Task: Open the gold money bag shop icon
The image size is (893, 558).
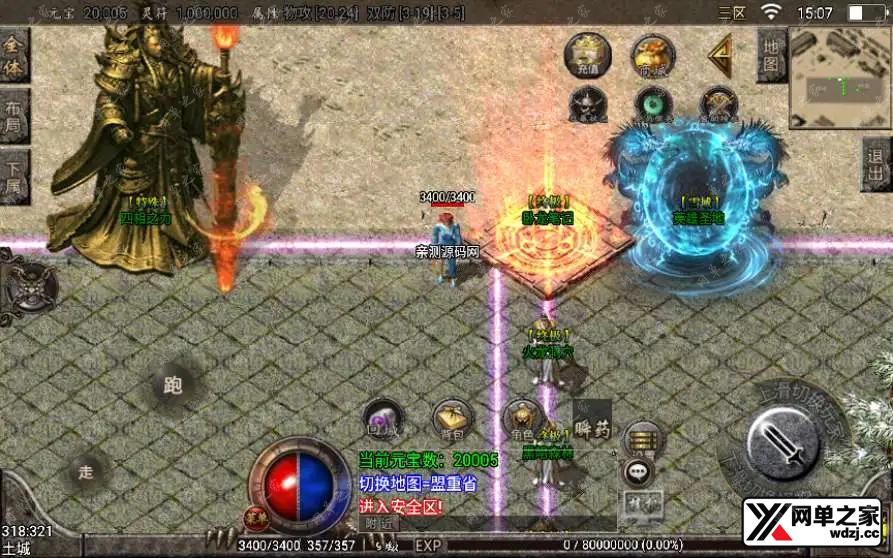Action: click(652, 56)
